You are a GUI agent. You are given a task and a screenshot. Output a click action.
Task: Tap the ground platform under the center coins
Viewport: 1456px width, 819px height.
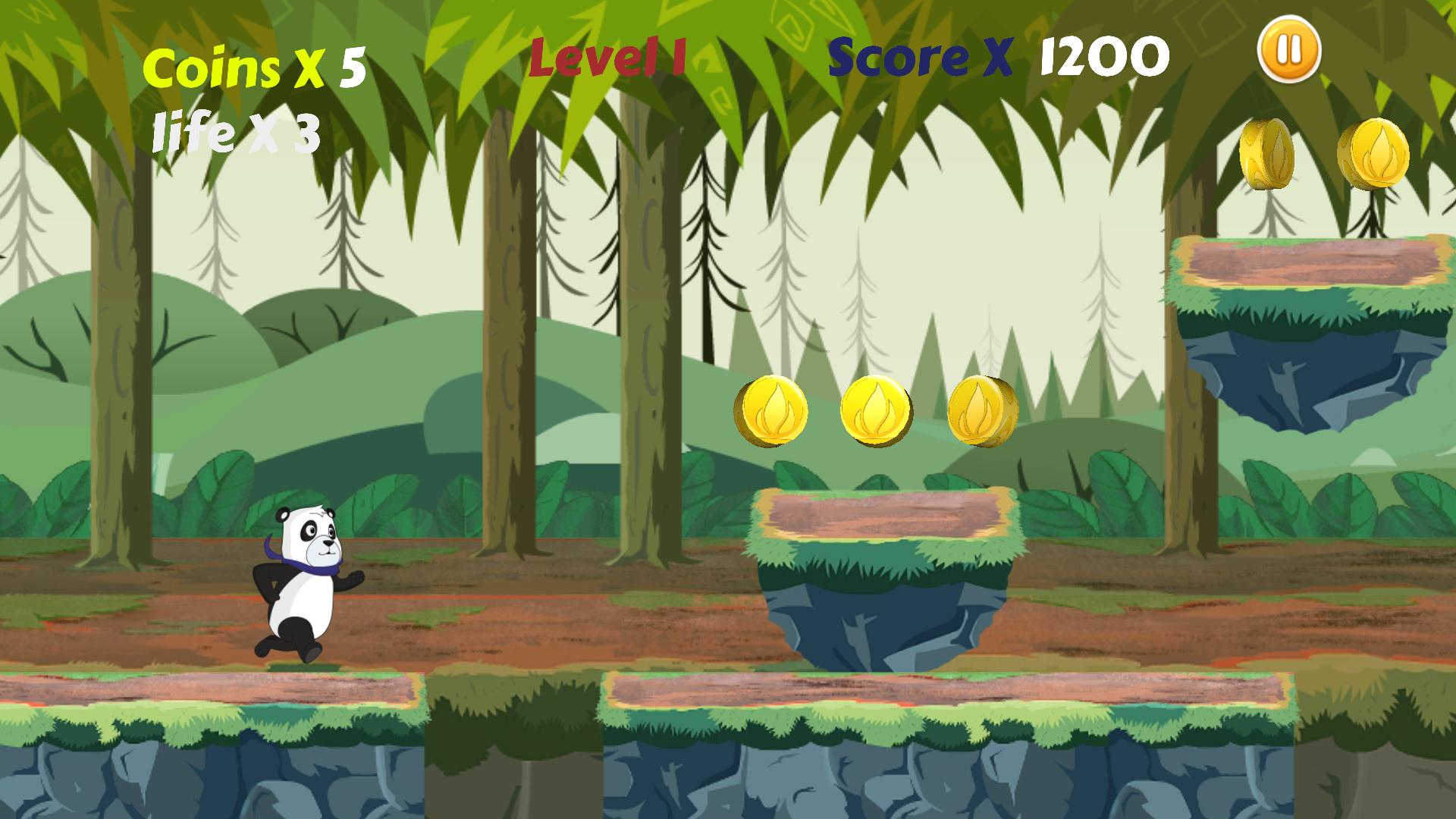(x=872, y=713)
